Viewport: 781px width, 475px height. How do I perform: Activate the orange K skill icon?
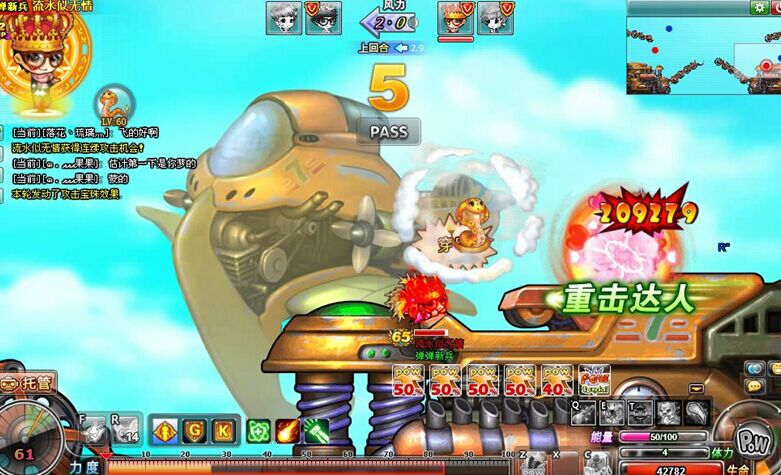coord(223,431)
